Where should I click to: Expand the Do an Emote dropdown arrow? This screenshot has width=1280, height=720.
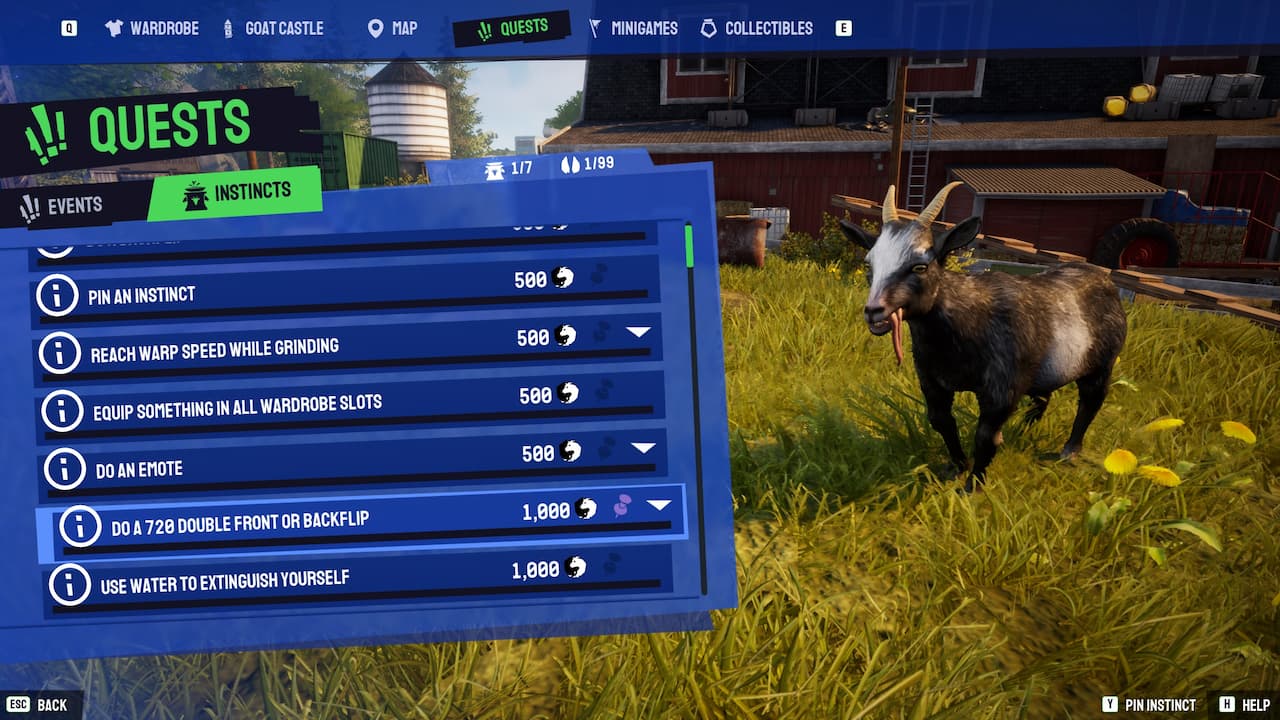coord(644,447)
